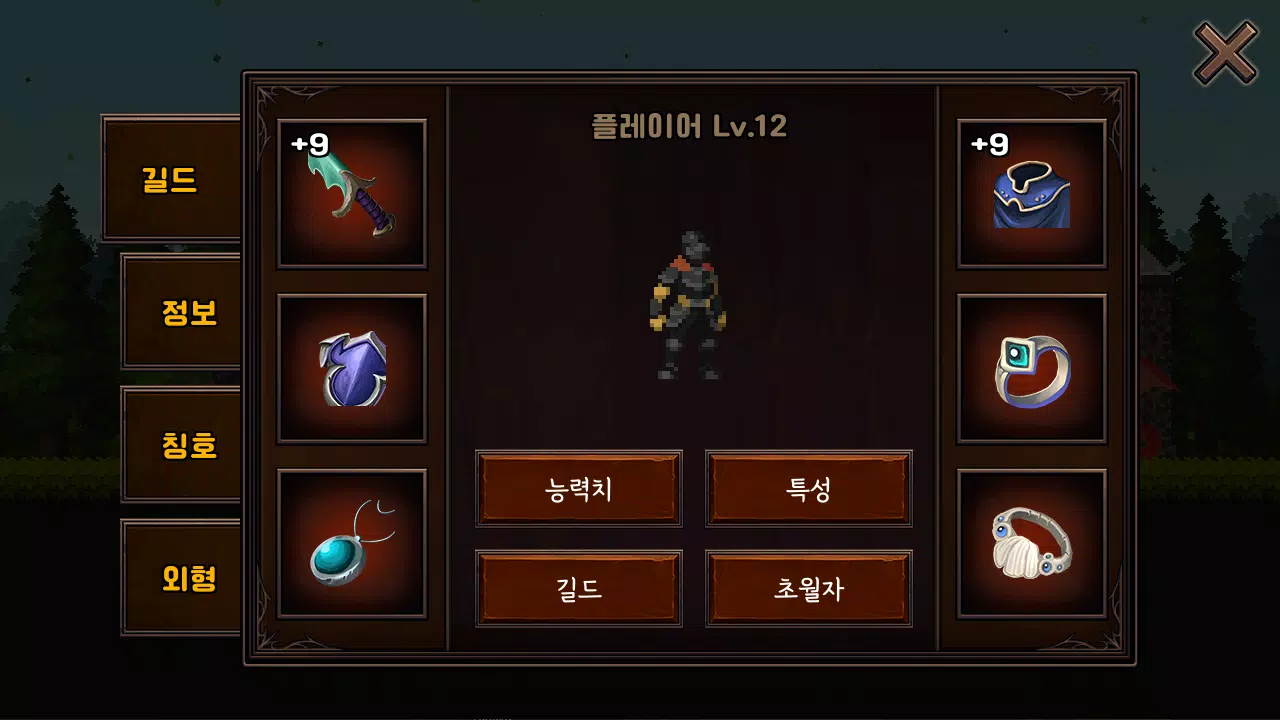Click the 특성 traits button

point(808,488)
